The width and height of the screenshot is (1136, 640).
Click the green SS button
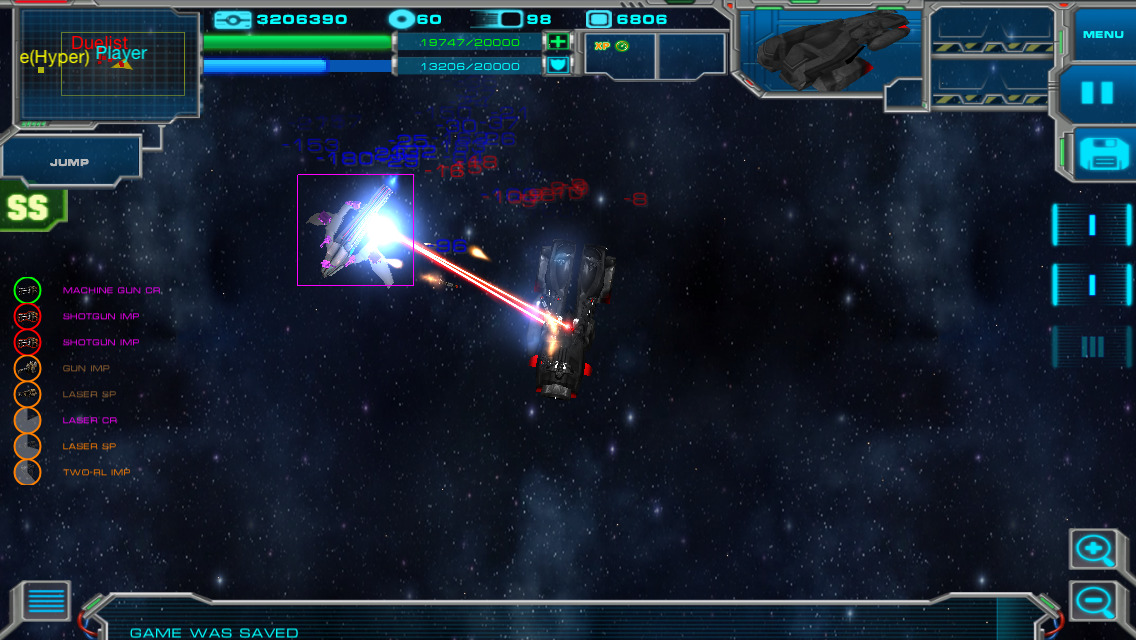click(x=30, y=208)
